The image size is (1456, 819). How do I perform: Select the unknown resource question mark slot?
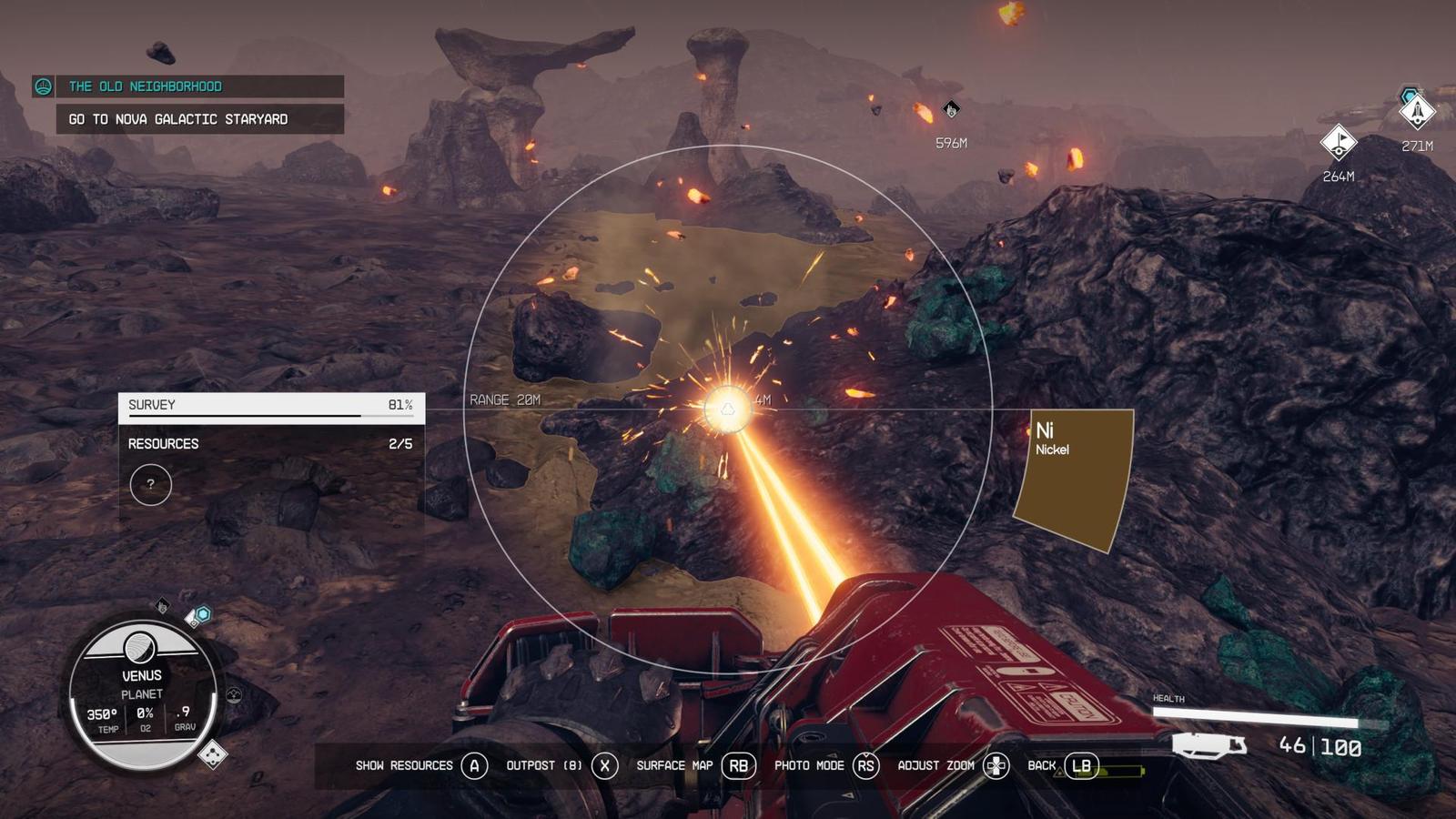point(151,484)
